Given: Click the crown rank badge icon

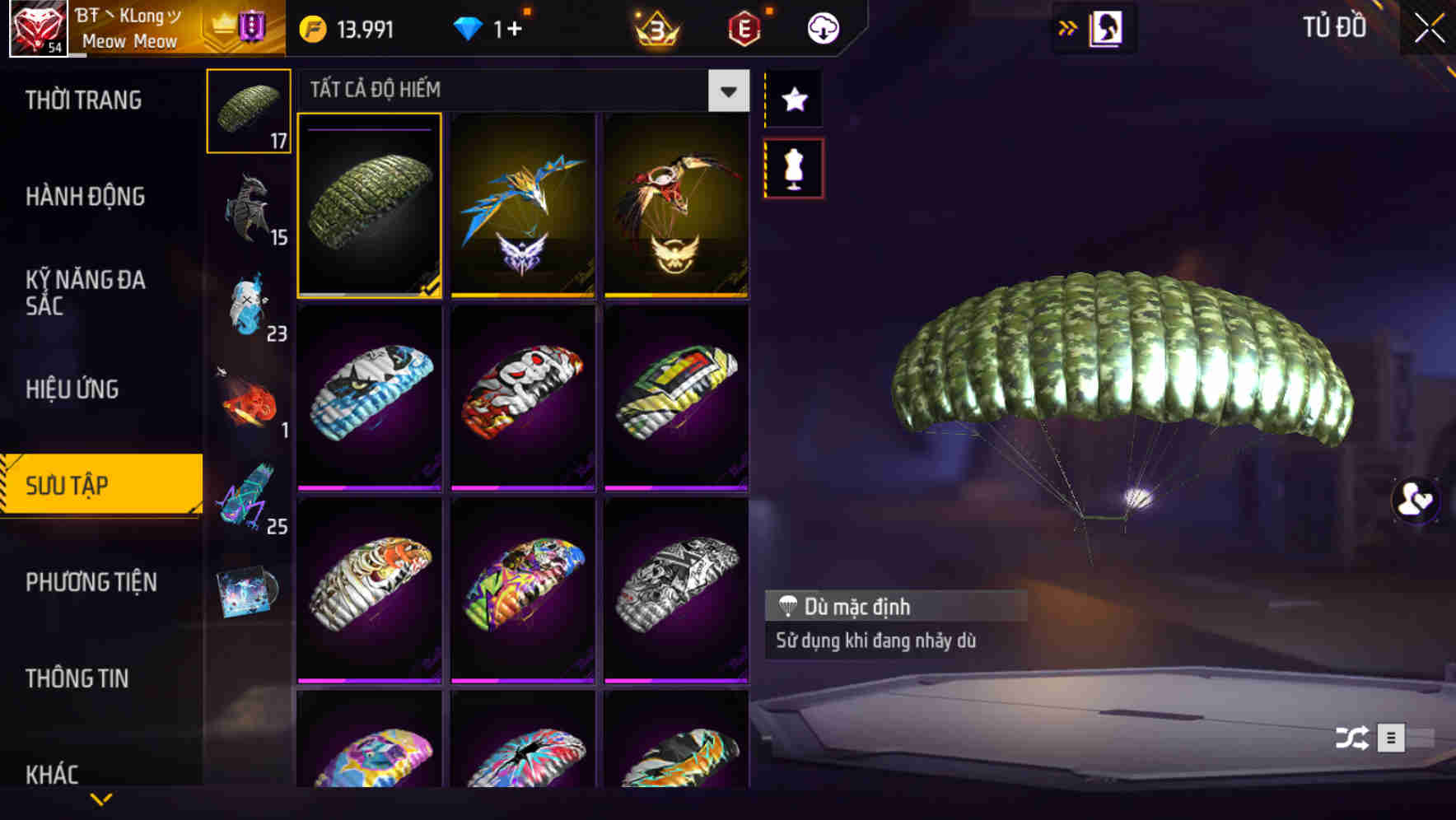Looking at the screenshot, I should [x=653, y=27].
